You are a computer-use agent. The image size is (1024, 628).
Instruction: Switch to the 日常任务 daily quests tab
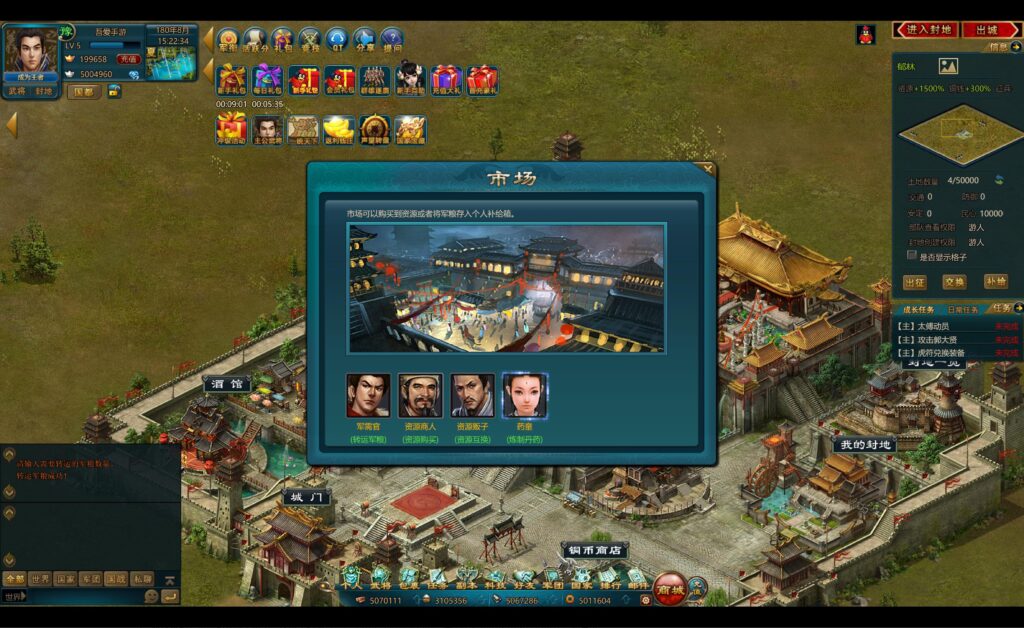coord(963,310)
